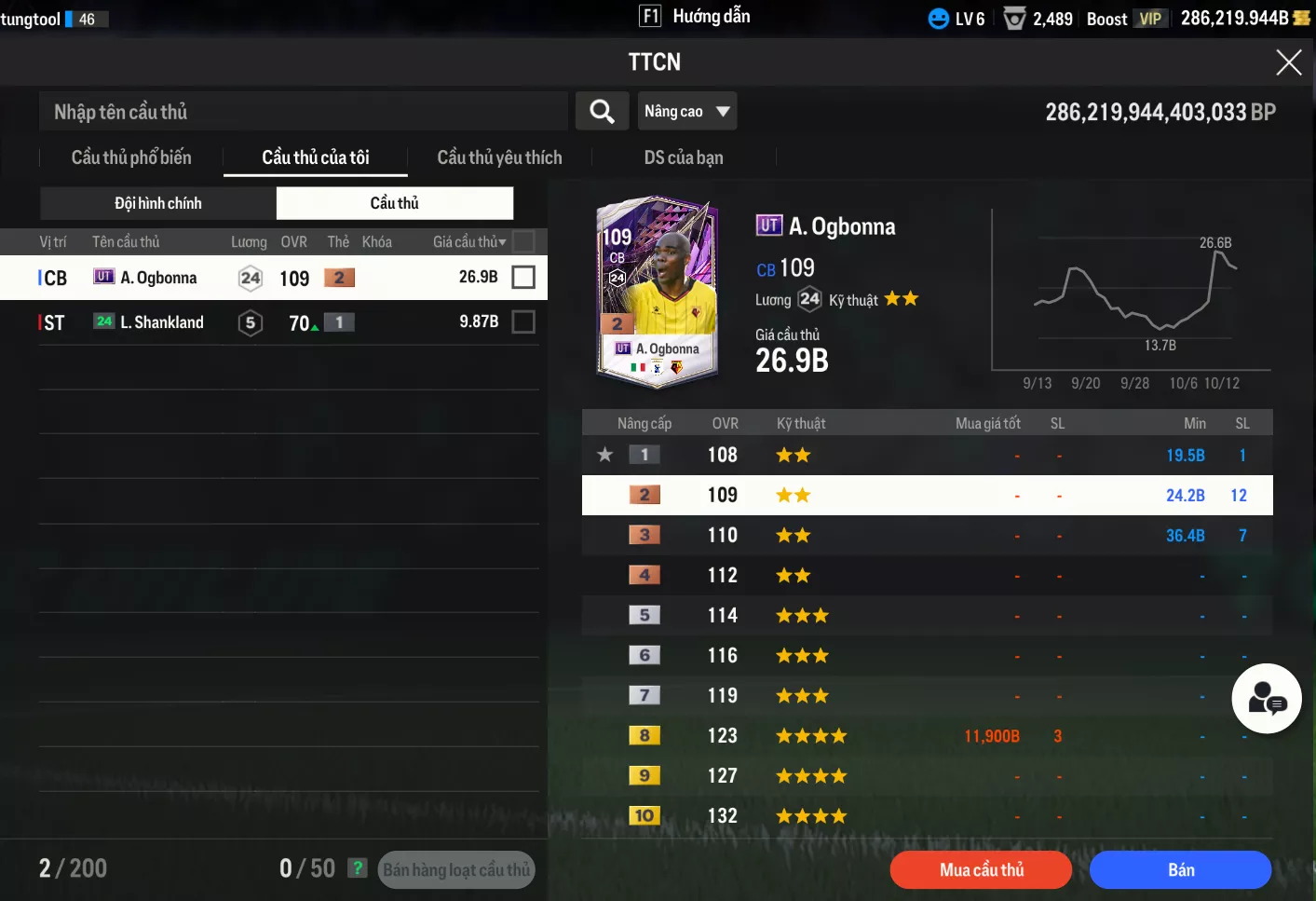Click the magnifying glass search button
Screen dimensions: 1316x901
(x=602, y=112)
